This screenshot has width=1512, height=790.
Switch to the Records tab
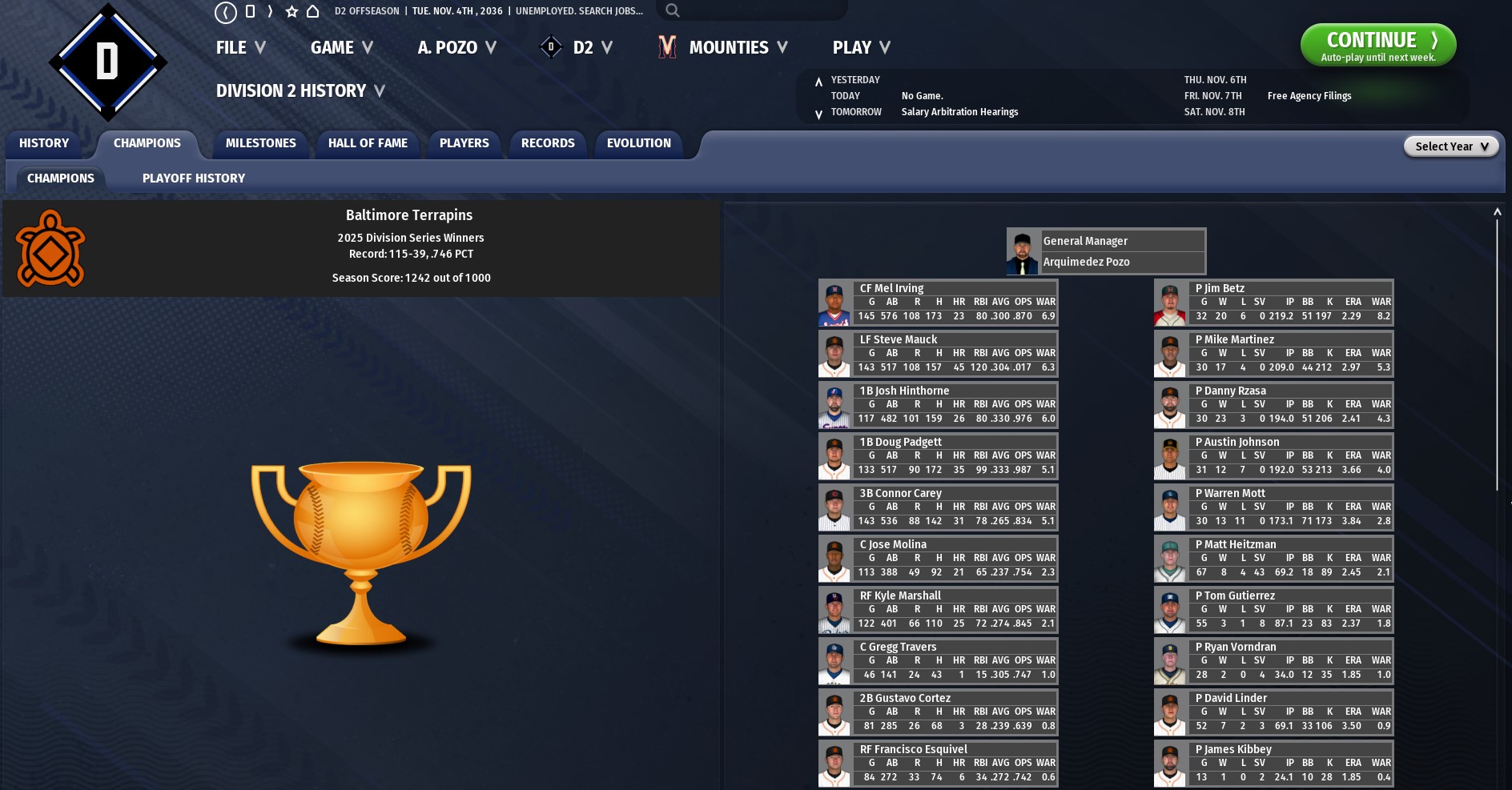click(x=548, y=143)
